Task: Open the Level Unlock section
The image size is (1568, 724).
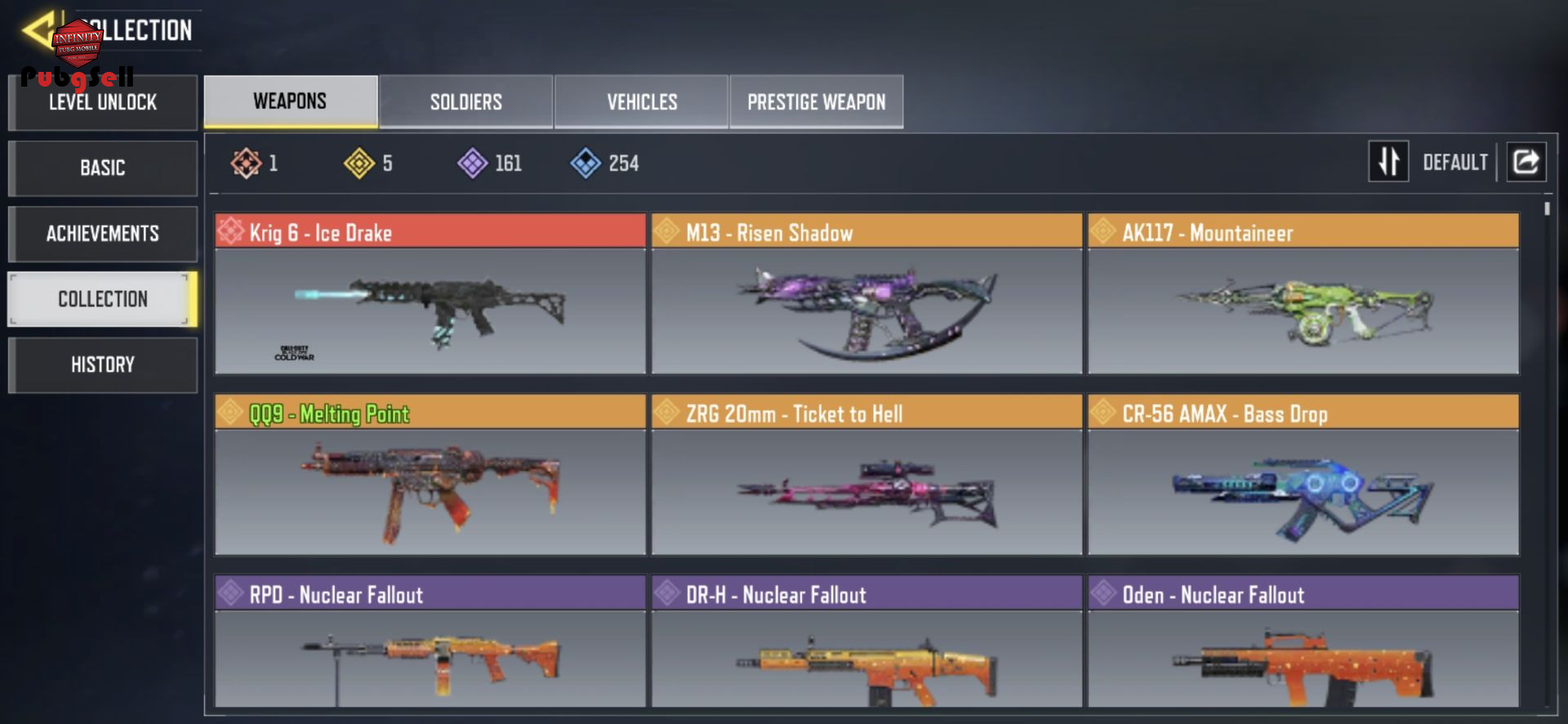Action: point(103,103)
